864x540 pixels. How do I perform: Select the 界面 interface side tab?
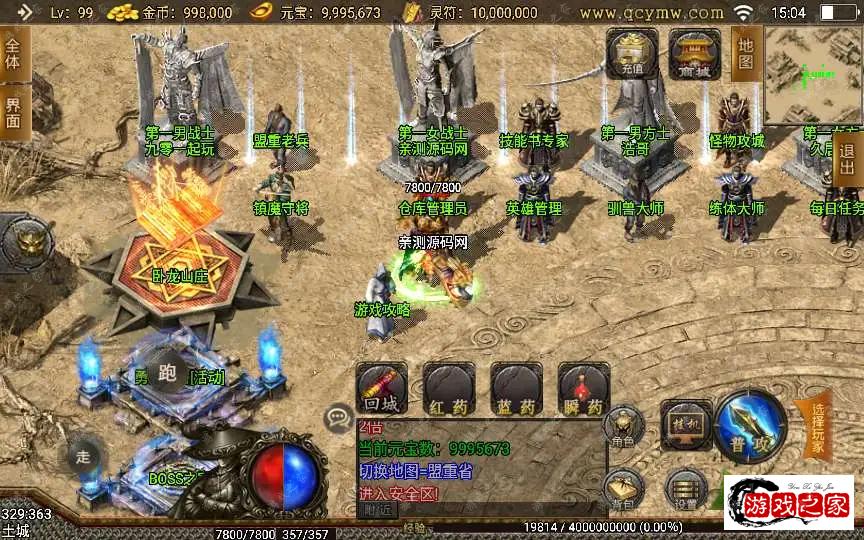tap(14, 112)
